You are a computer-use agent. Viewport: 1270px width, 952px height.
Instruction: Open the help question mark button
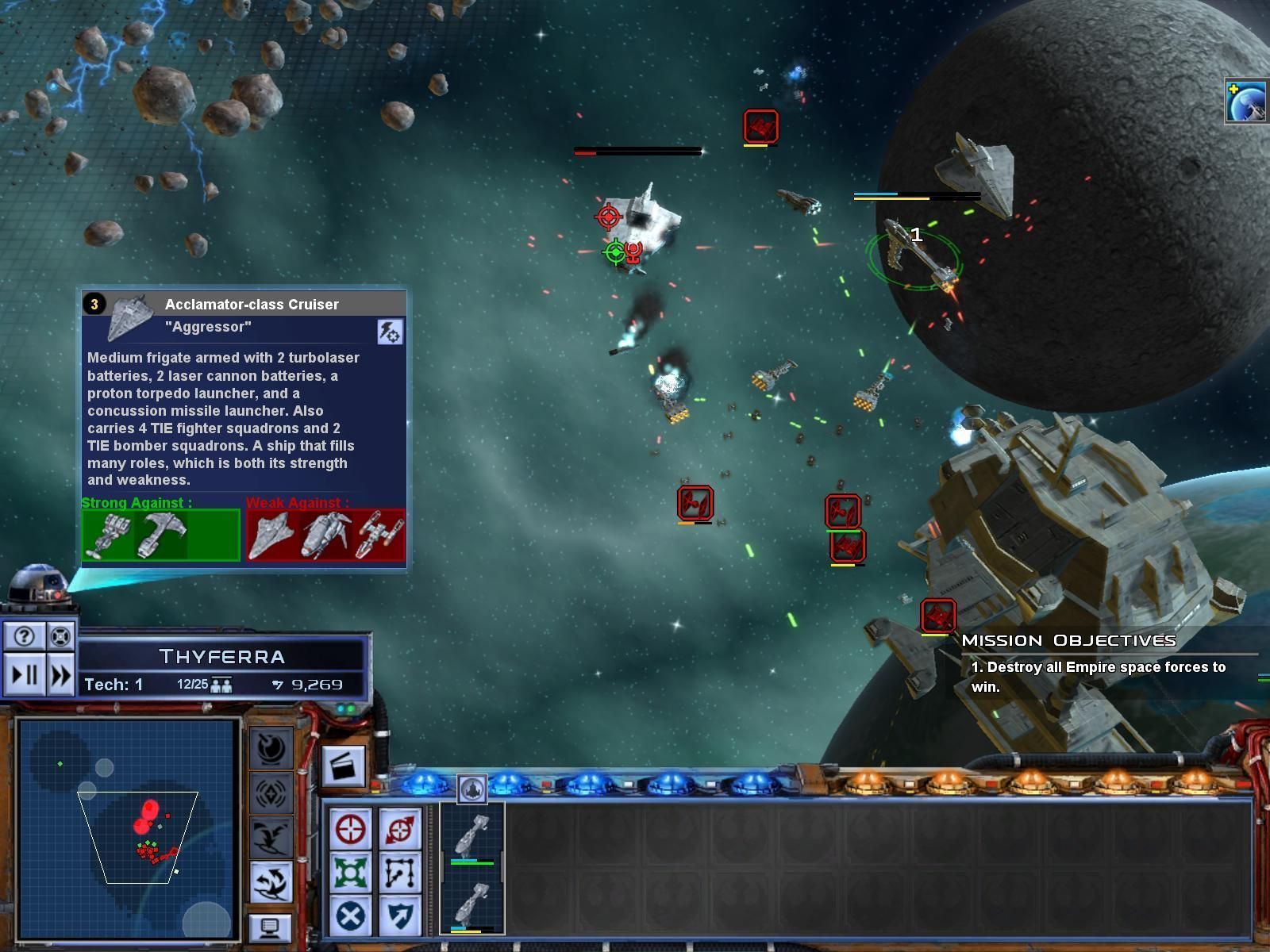coord(24,636)
